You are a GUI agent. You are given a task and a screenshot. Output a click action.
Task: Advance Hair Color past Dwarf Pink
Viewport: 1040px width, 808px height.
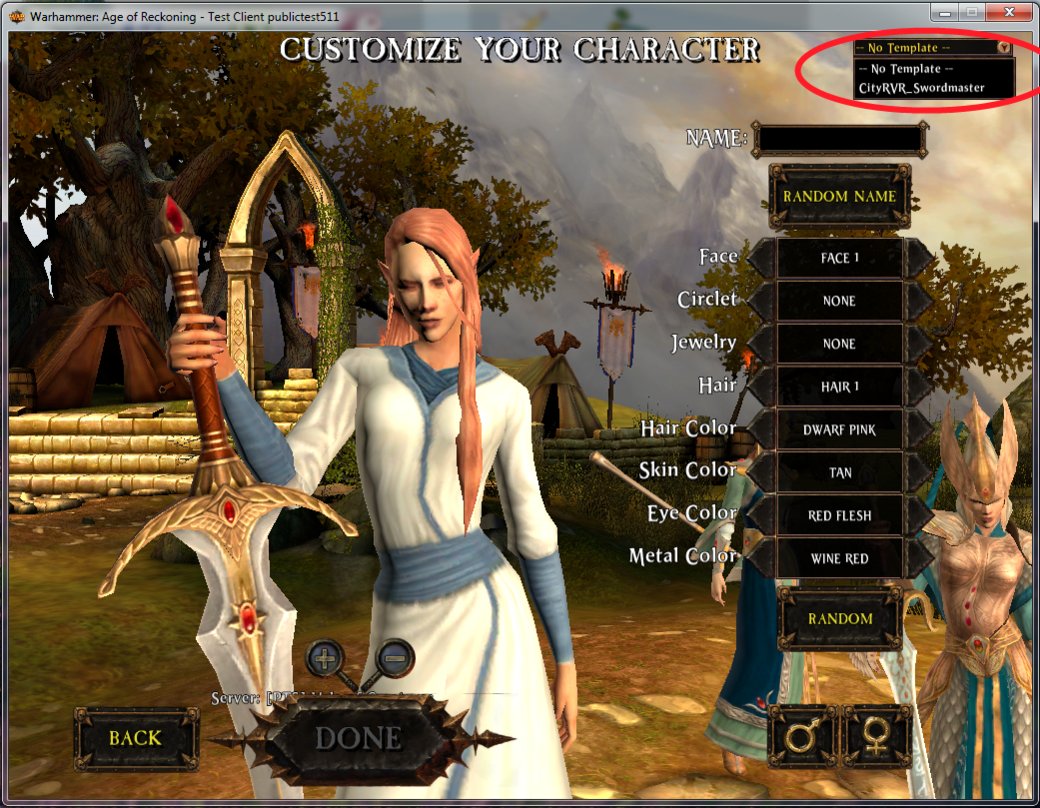(x=919, y=430)
